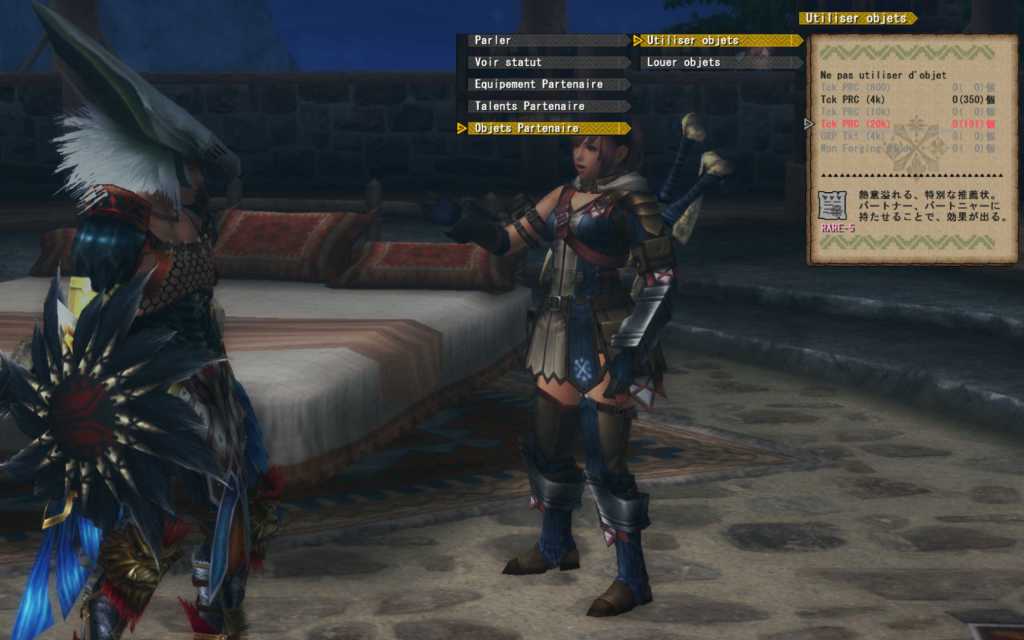
Task: Choose the Utiliser objets submenu option
Action: pyautogui.click(x=720, y=41)
